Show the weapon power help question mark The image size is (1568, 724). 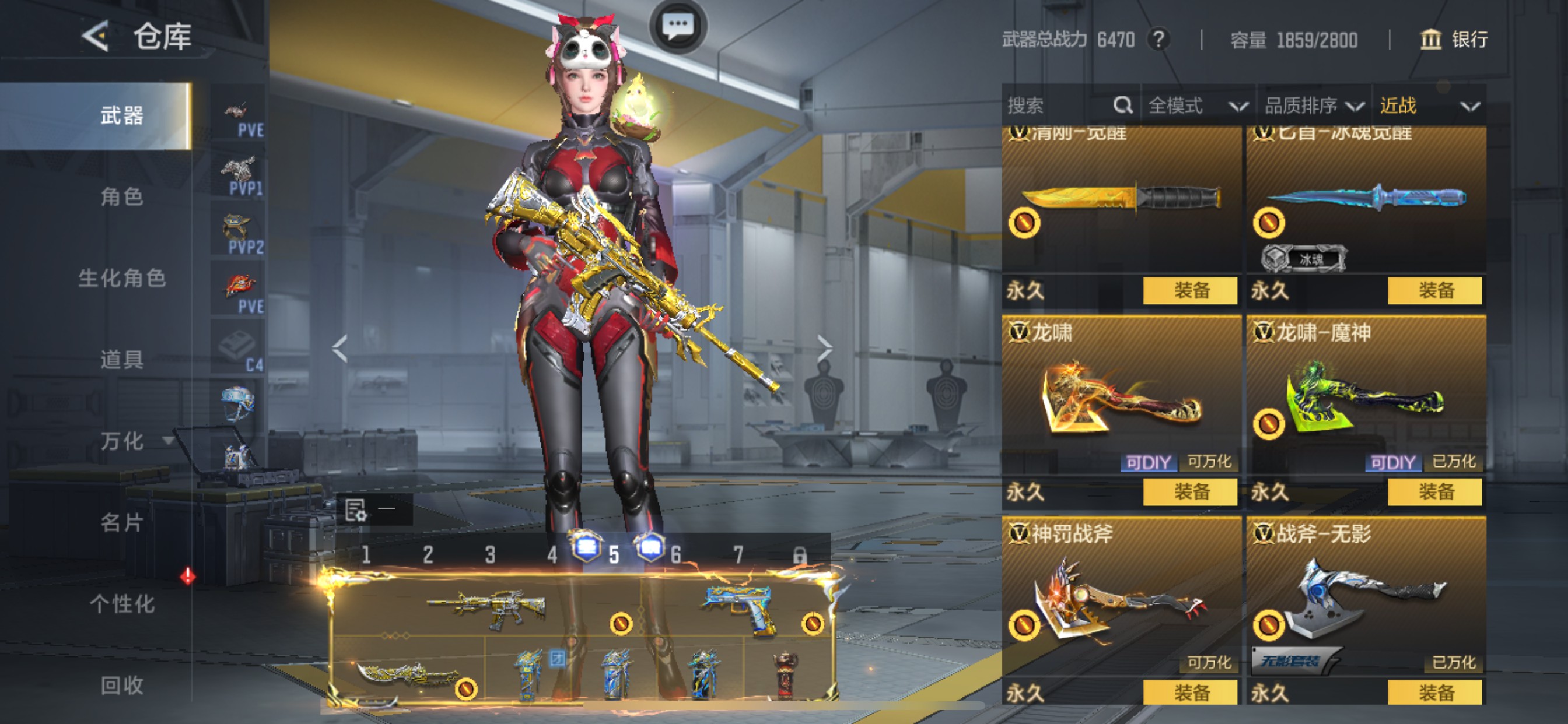[1159, 40]
